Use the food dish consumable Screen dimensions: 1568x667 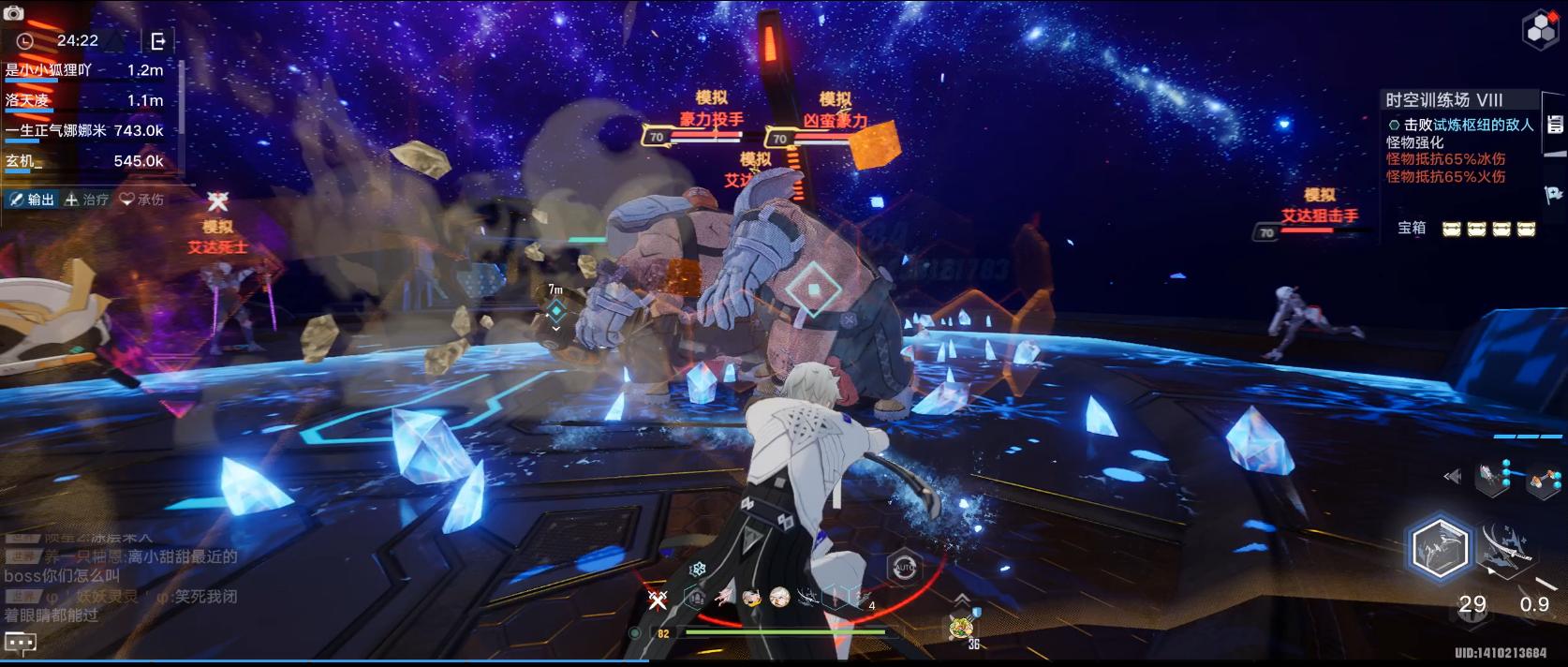pyautogui.click(x=960, y=628)
